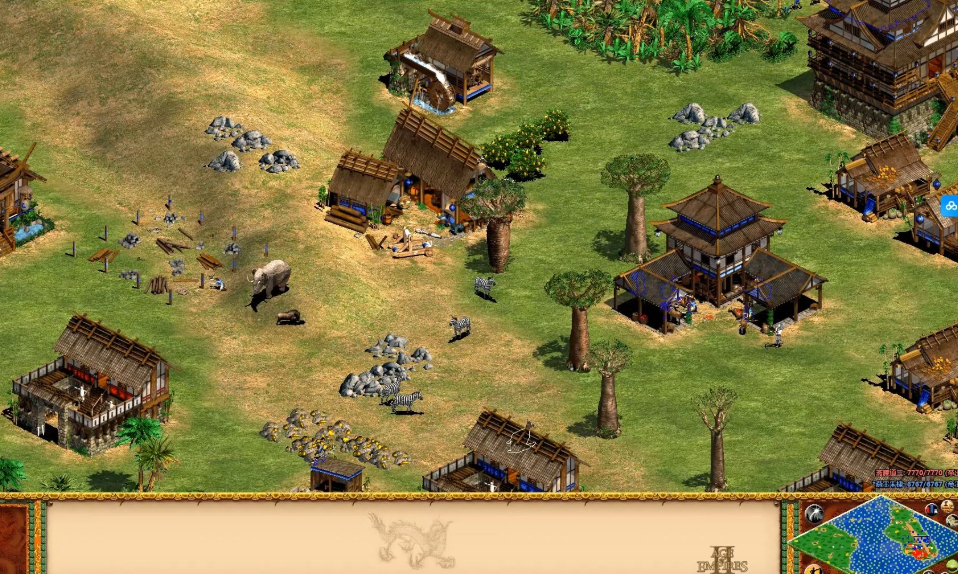Toggle the red and blue colors icon
This screenshot has height=574, width=958.
933,509
